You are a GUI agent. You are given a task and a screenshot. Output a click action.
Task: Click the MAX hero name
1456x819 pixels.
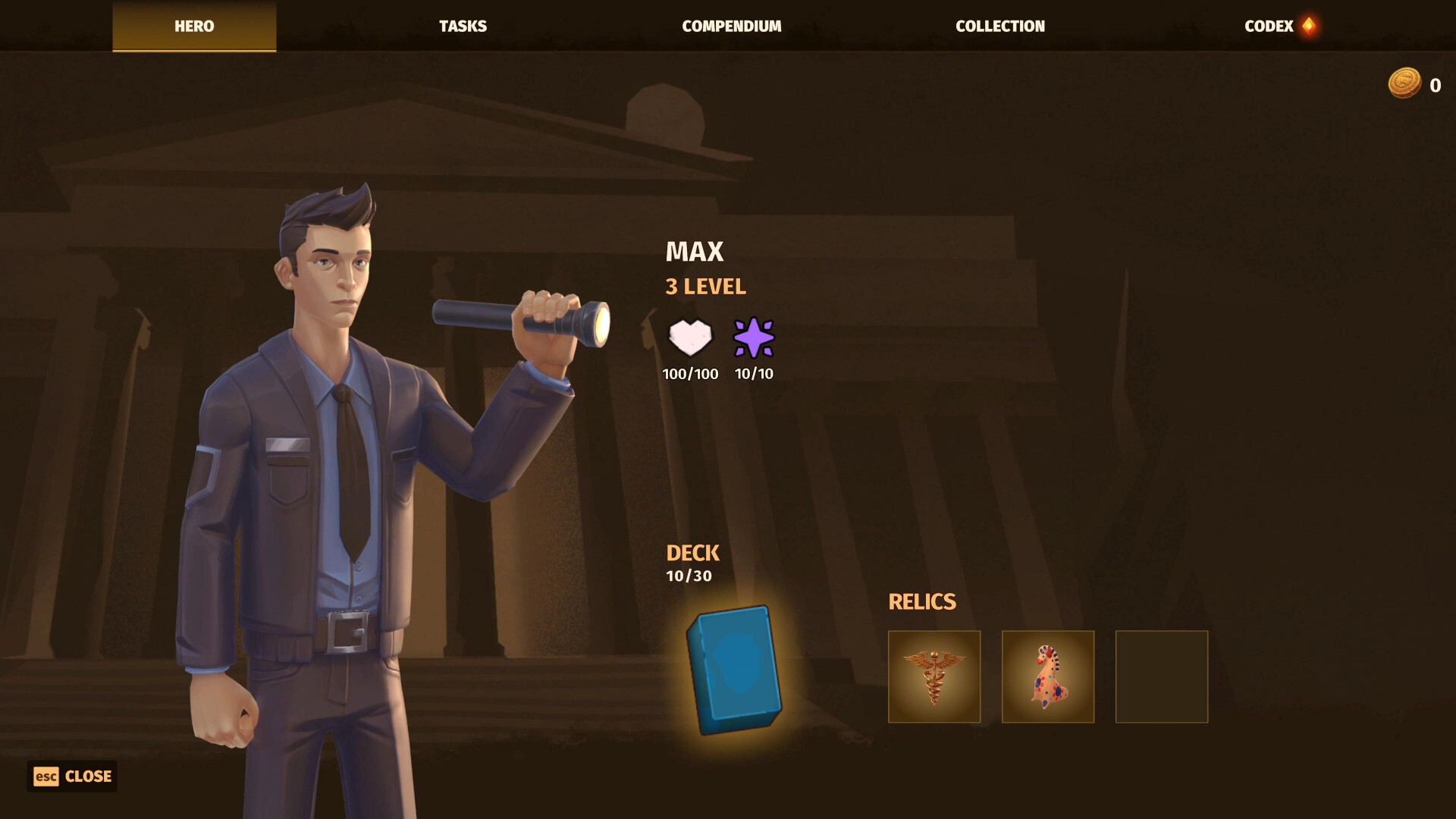click(x=694, y=251)
